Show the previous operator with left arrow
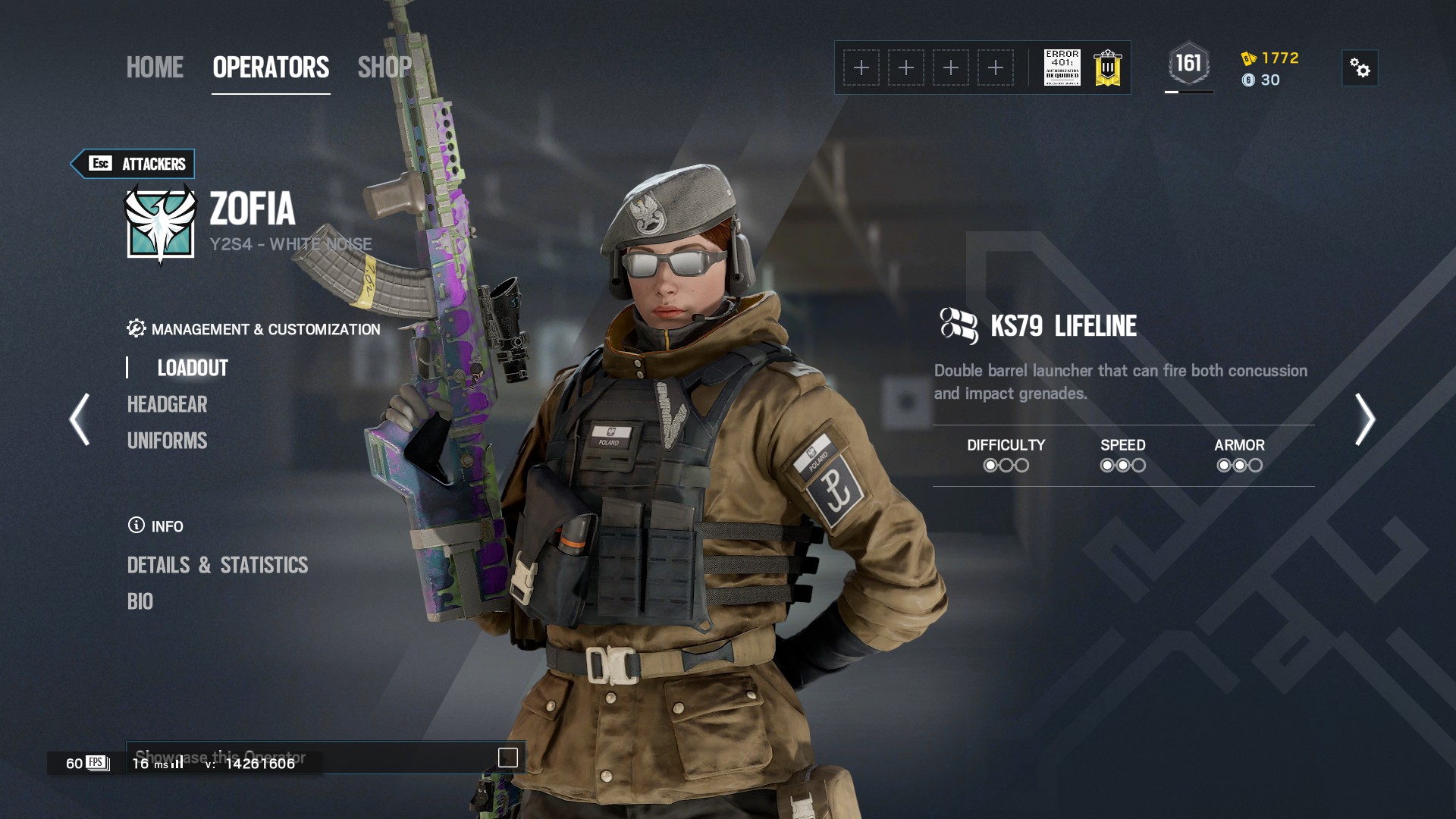1456x819 pixels. (x=80, y=419)
